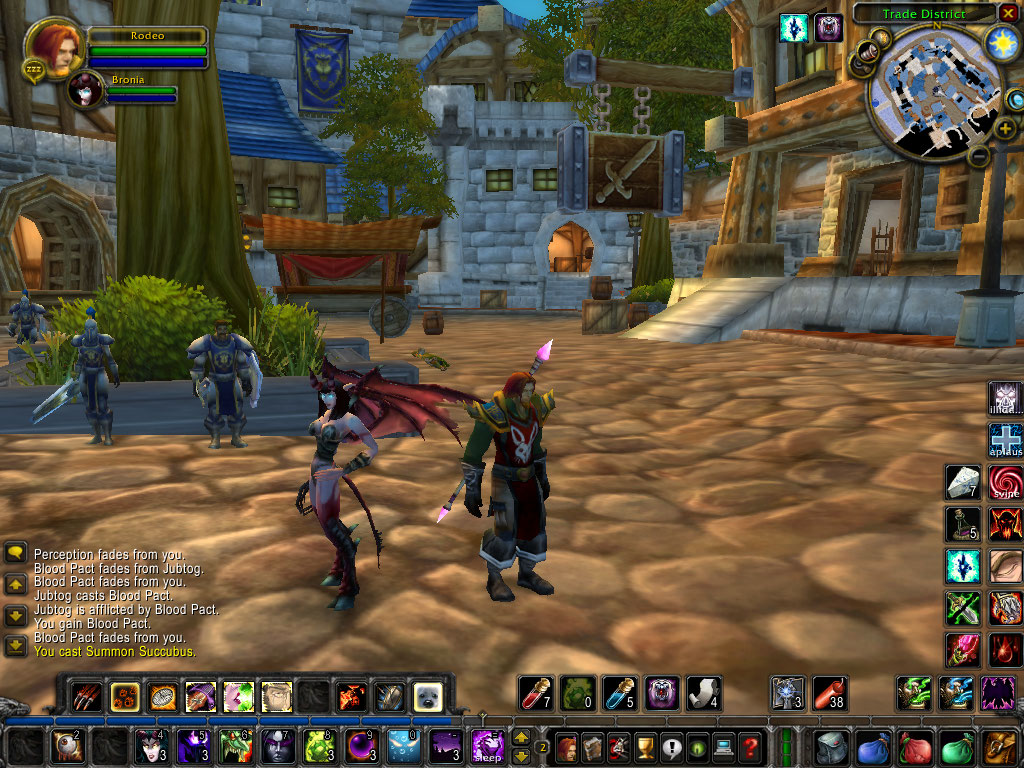Zoom in on the minimap
The width and height of the screenshot is (1024, 768).
[1005, 128]
